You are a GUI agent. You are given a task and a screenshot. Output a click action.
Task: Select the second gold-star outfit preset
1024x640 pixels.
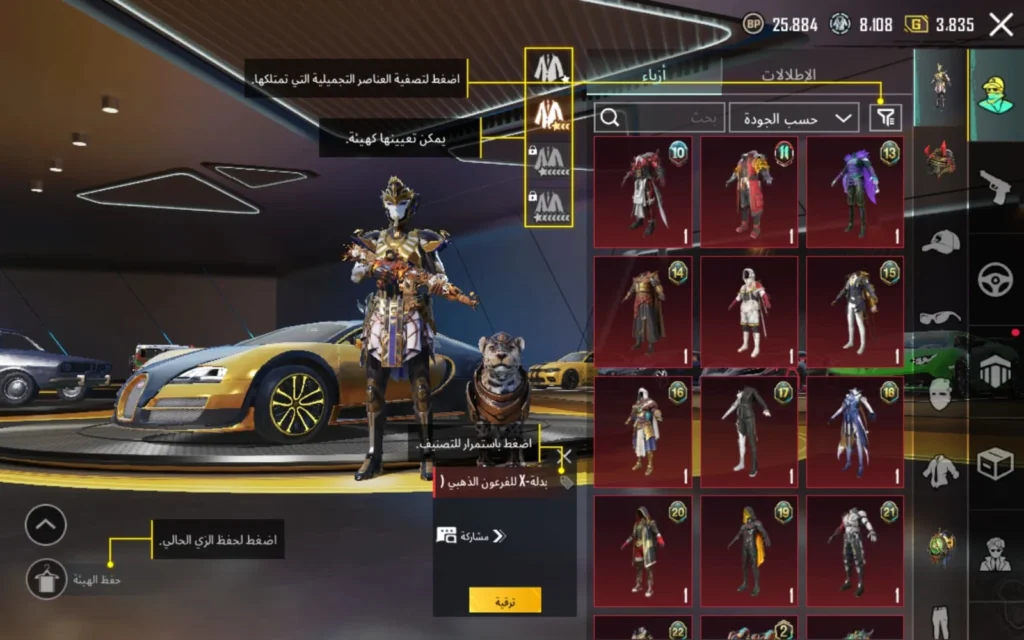pos(549,114)
